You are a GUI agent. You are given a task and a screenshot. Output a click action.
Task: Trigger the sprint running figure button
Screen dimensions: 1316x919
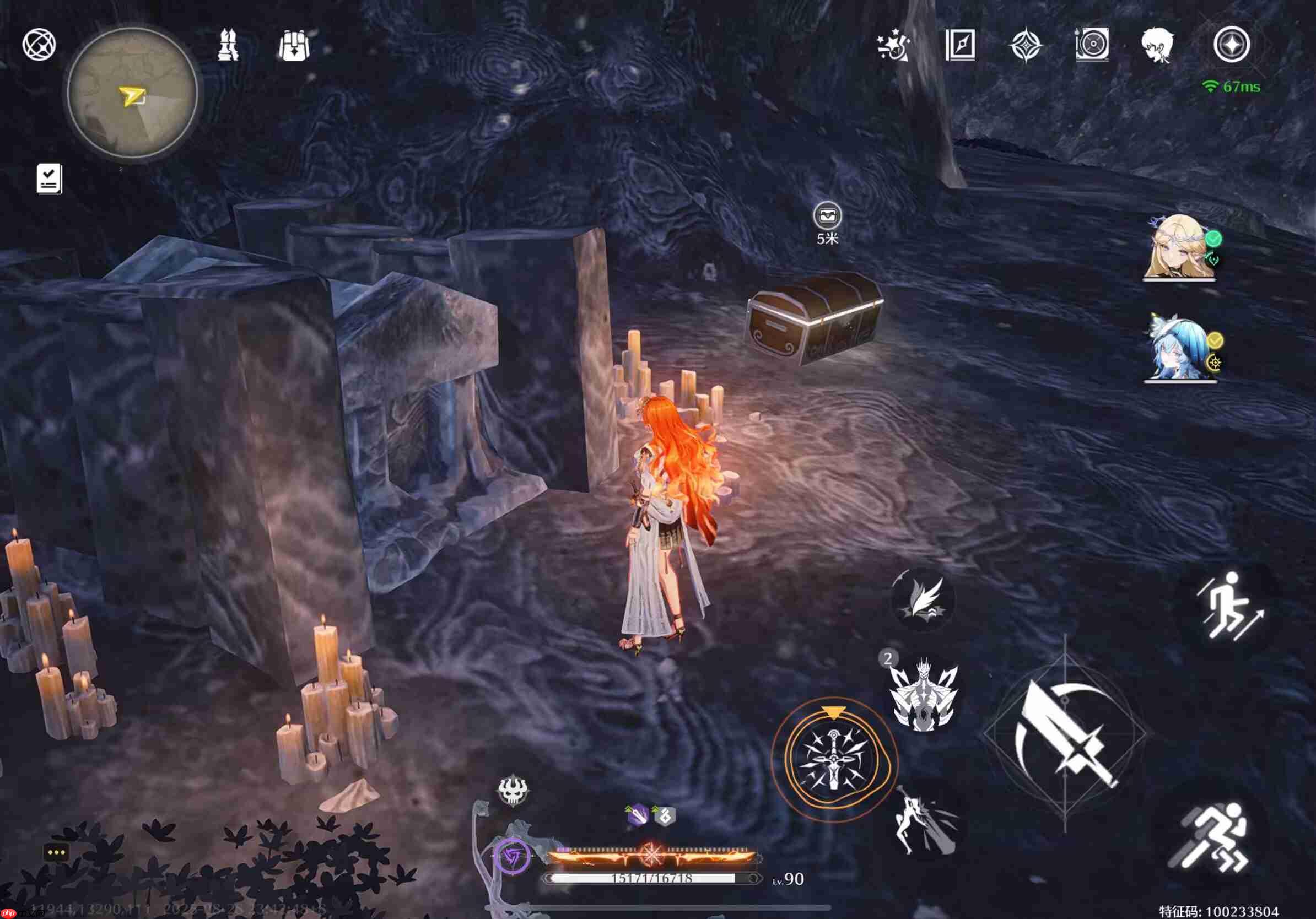coord(1211,837)
